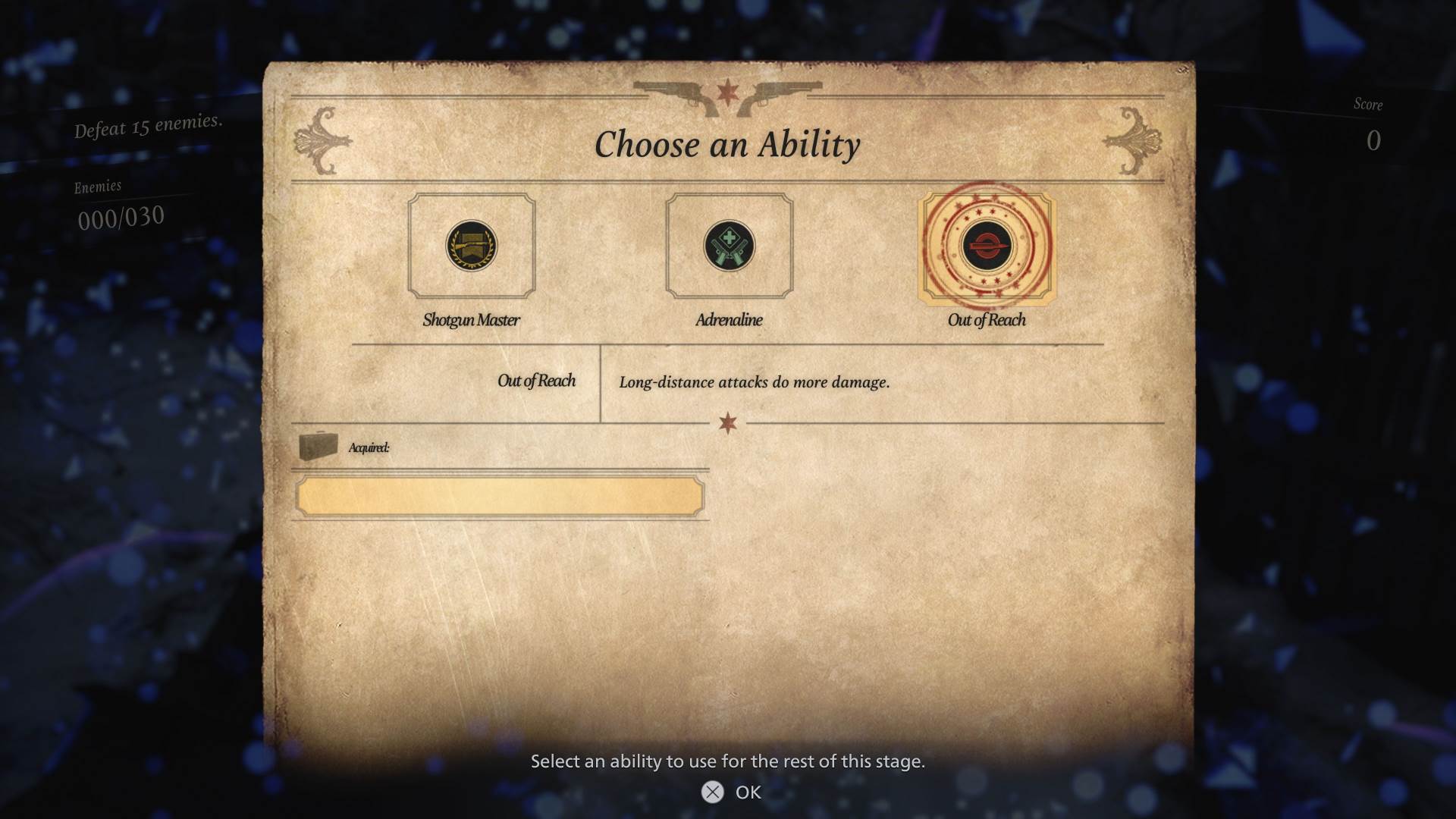Select the highlighted empty Acquired slot
The image size is (1456, 819).
coord(500,497)
